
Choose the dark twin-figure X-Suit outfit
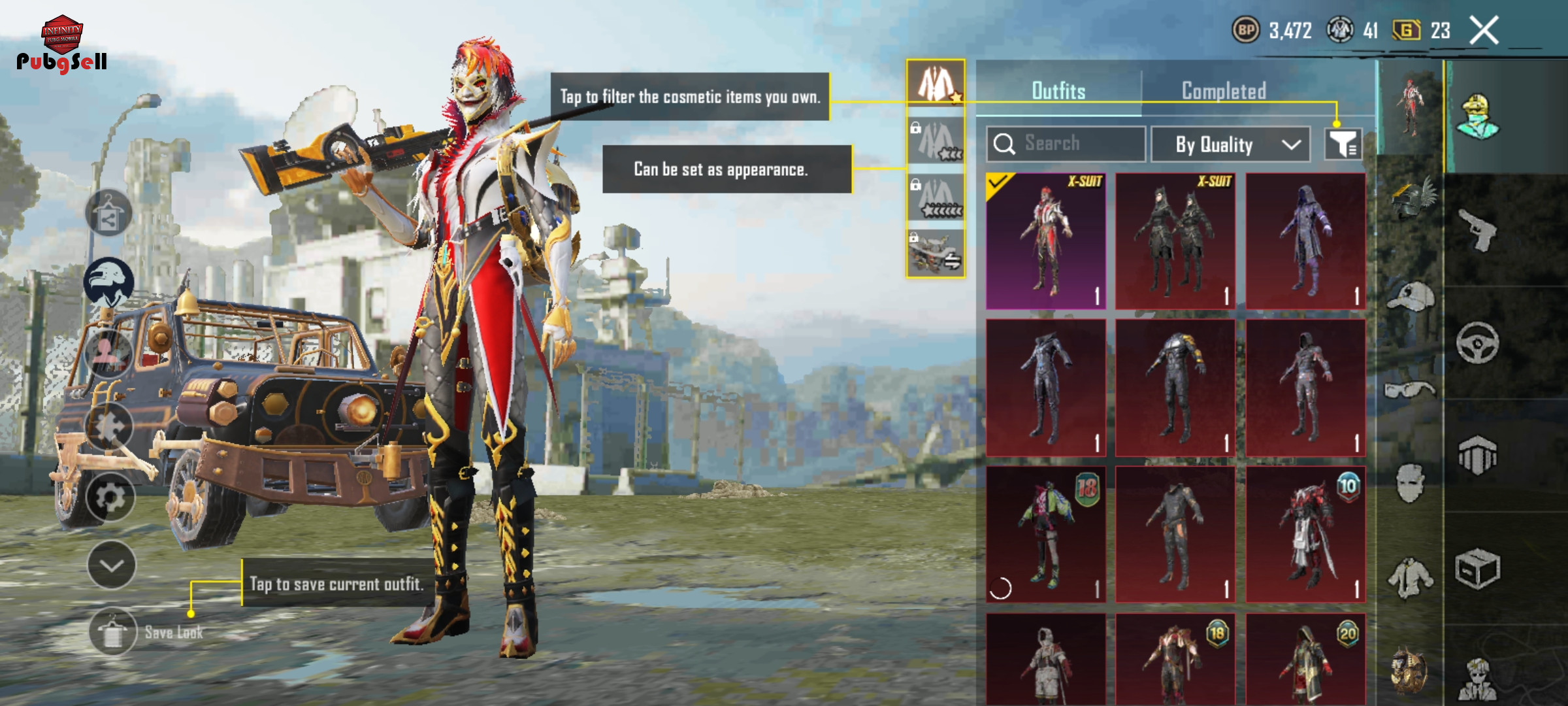(1175, 241)
